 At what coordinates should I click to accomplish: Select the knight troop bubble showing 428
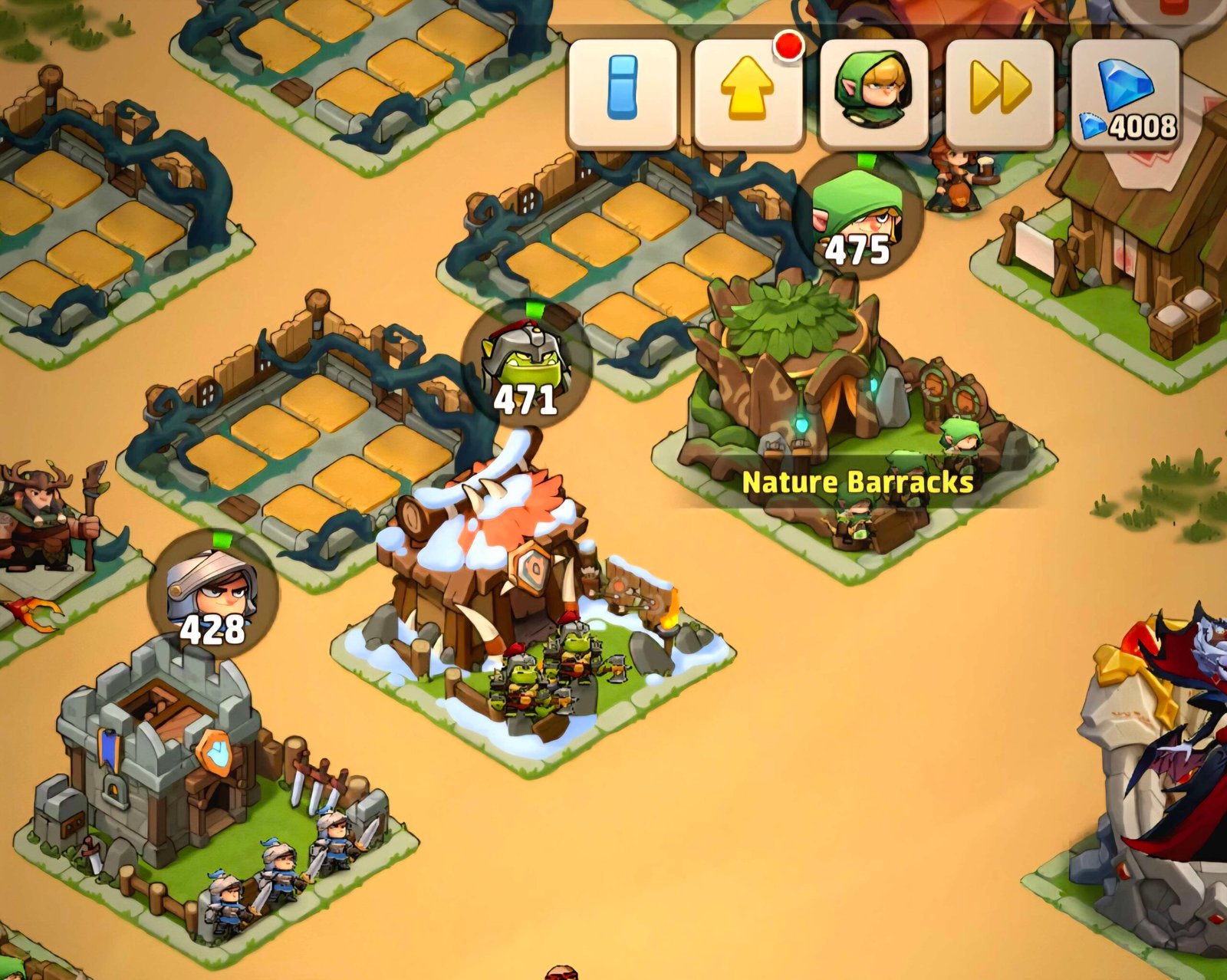[x=212, y=596]
